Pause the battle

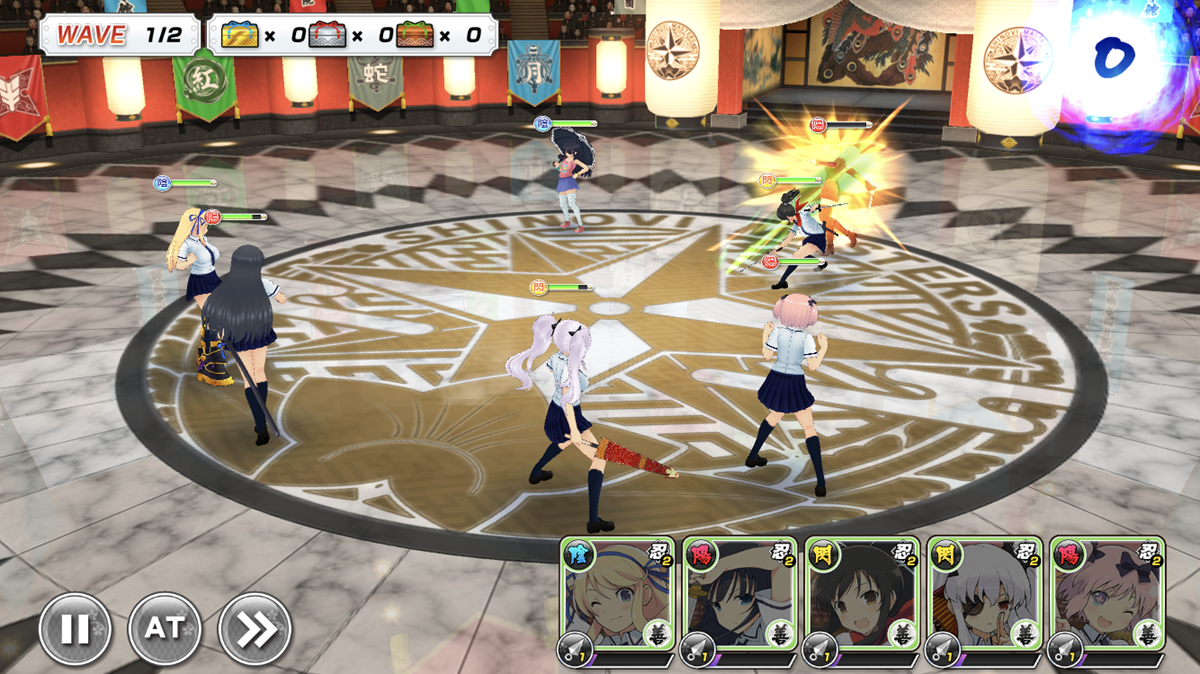[74, 629]
